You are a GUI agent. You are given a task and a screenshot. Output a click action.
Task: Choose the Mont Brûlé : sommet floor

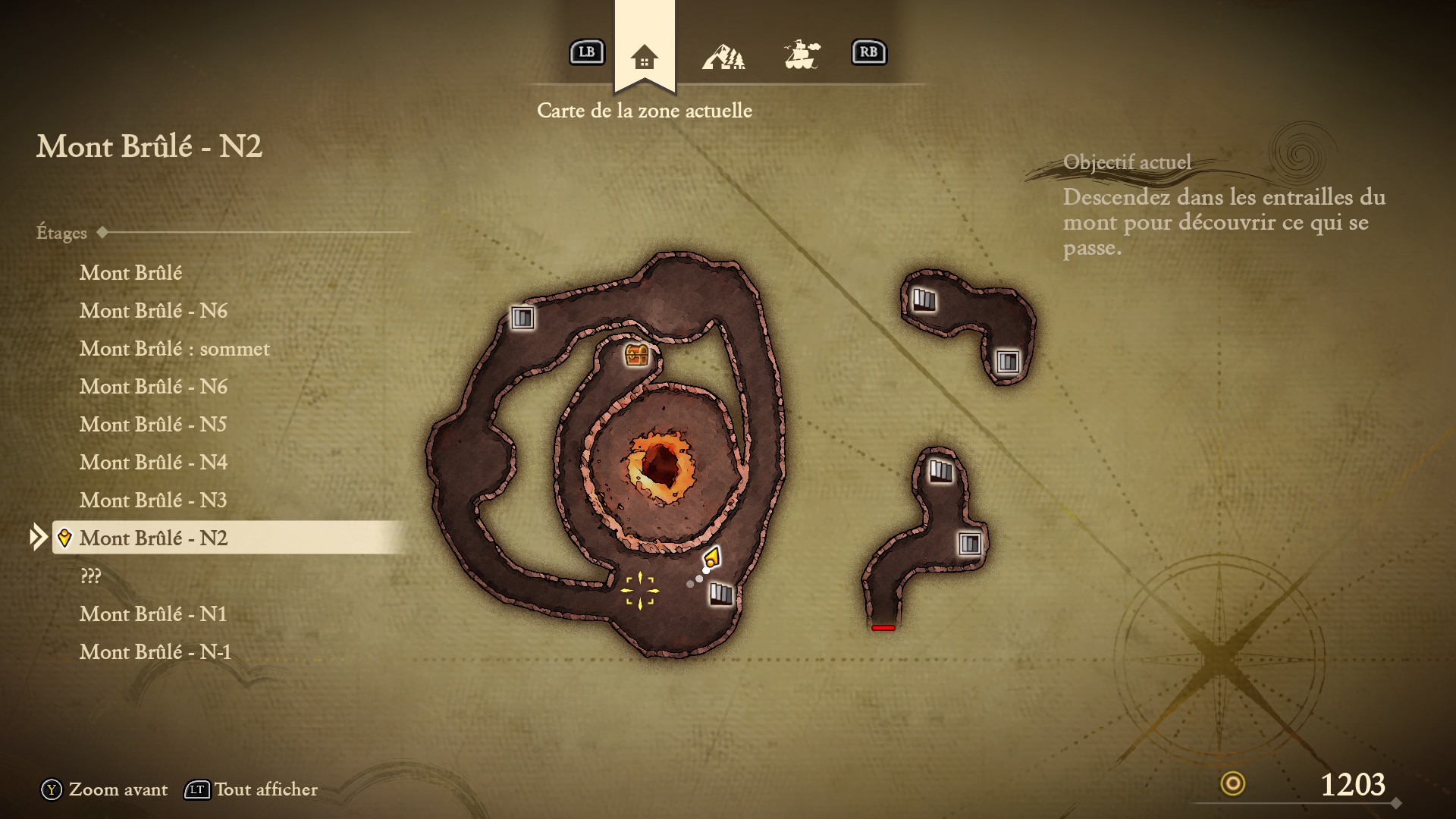[174, 349]
